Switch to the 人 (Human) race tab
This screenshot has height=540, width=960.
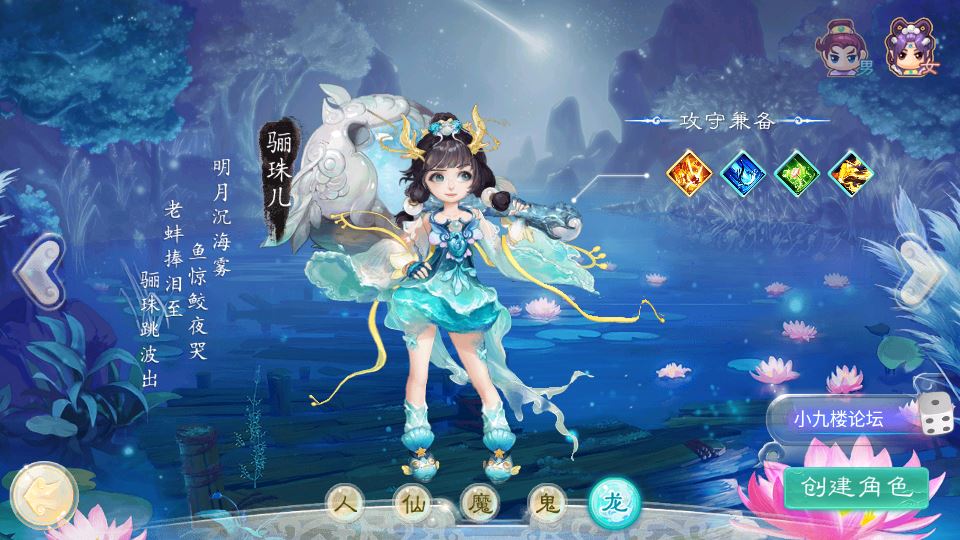(x=348, y=503)
